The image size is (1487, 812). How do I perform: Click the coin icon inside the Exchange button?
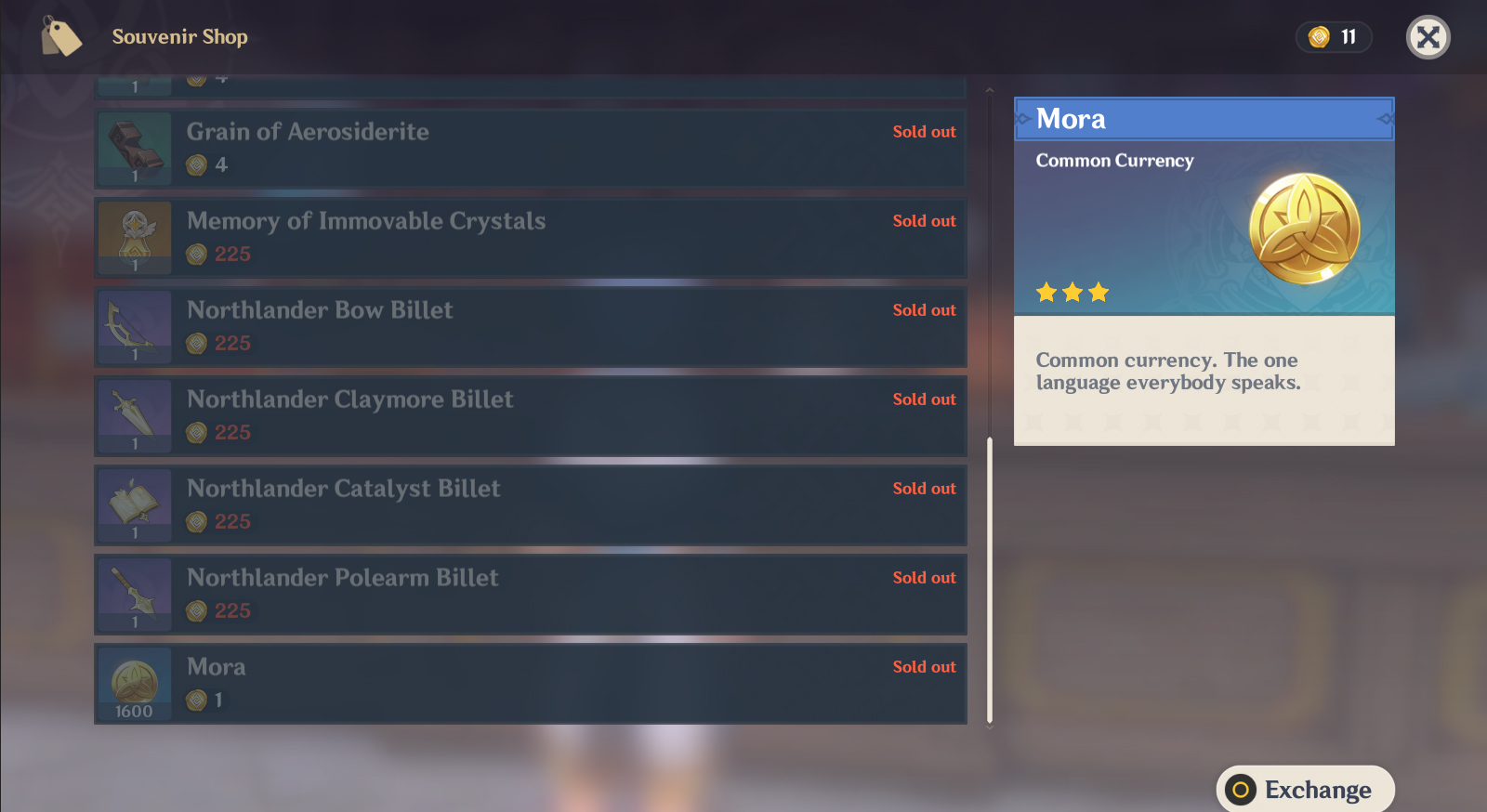tap(1240, 789)
